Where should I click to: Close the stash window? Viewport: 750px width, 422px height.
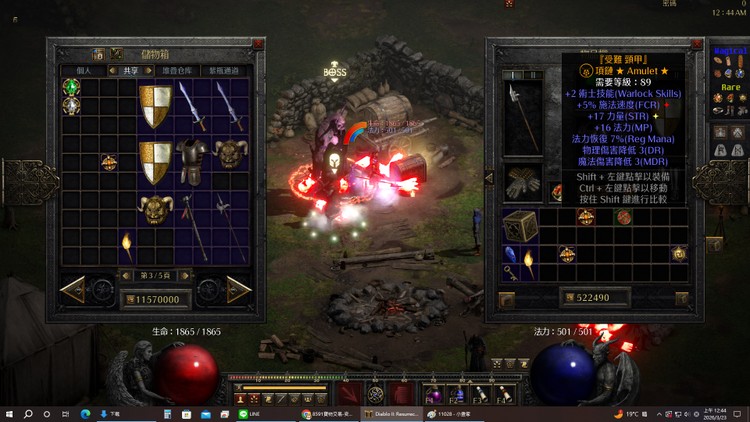[259, 44]
